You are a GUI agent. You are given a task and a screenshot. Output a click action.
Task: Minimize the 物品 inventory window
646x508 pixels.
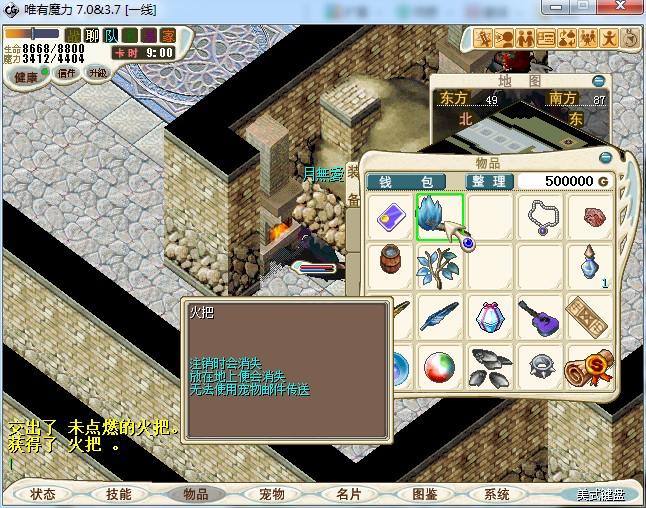[x=605, y=158]
